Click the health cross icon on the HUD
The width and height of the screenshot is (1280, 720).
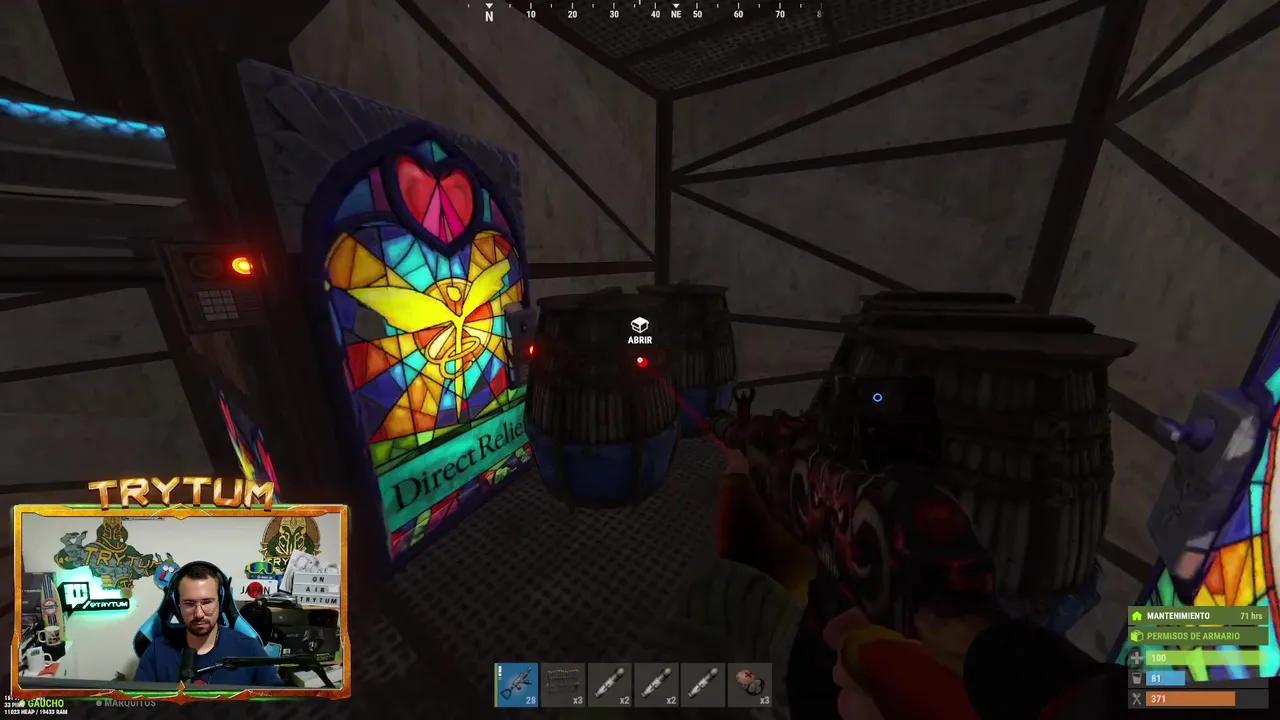coord(1135,657)
